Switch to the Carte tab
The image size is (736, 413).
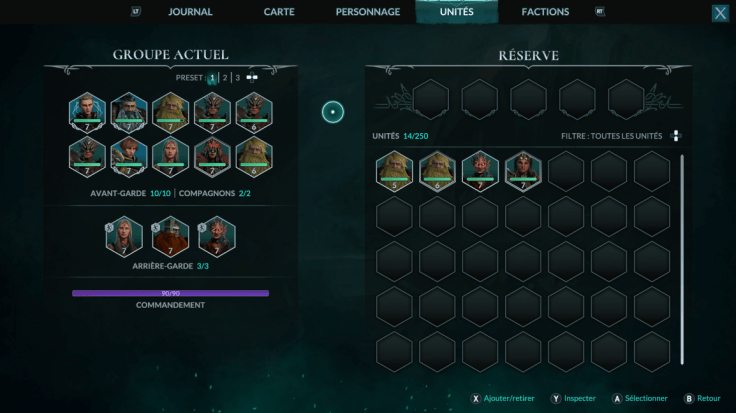(x=279, y=12)
